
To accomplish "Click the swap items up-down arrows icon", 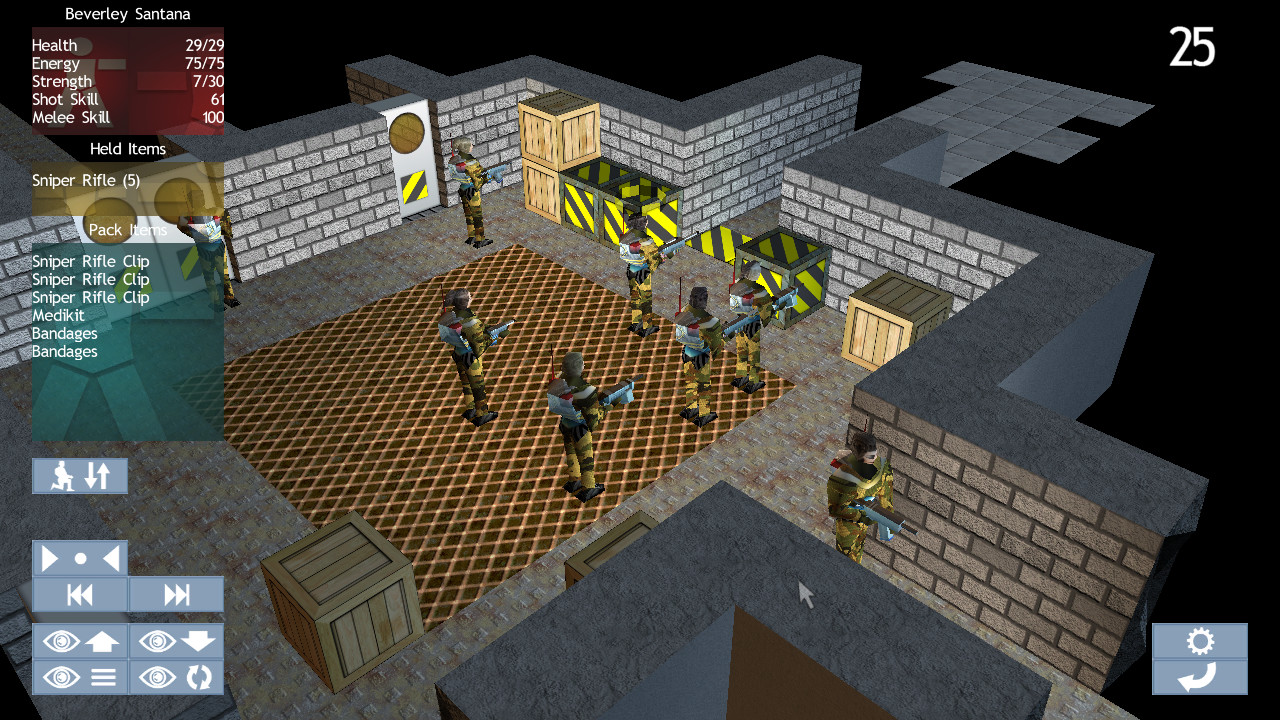I will pyautogui.click(x=97, y=476).
